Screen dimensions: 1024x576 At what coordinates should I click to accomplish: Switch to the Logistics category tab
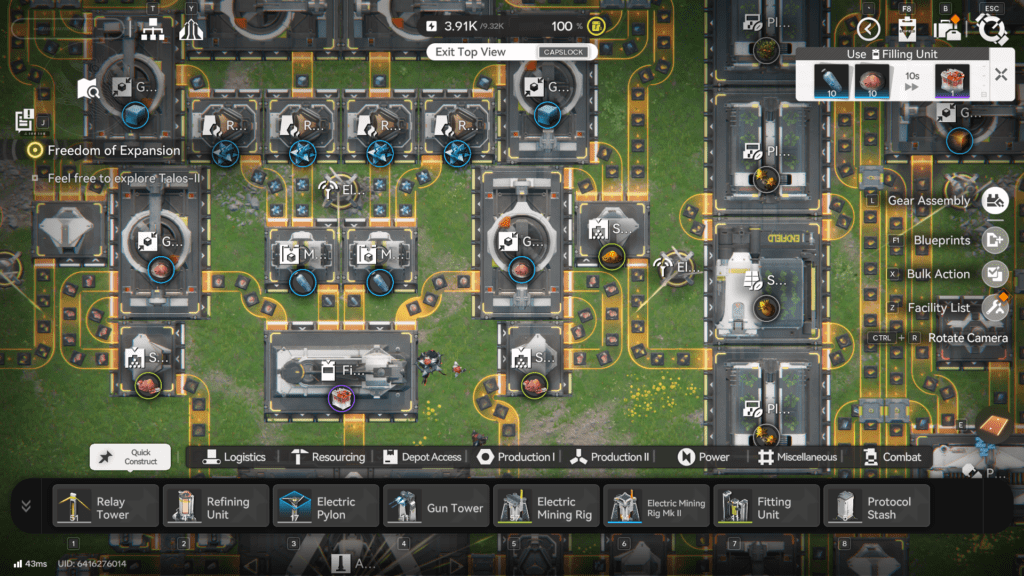coord(234,457)
